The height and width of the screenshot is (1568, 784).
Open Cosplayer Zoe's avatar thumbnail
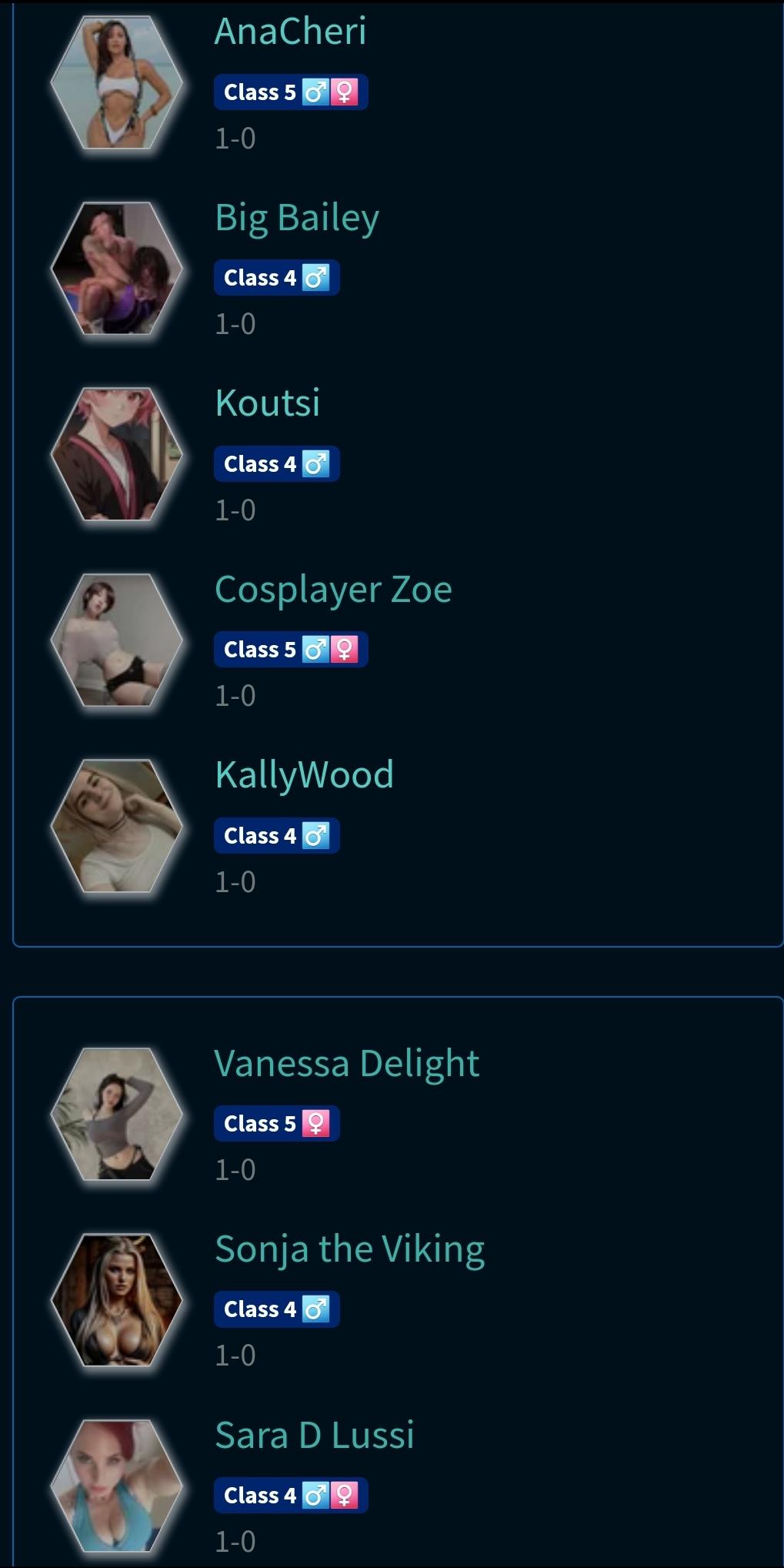[x=116, y=640]
